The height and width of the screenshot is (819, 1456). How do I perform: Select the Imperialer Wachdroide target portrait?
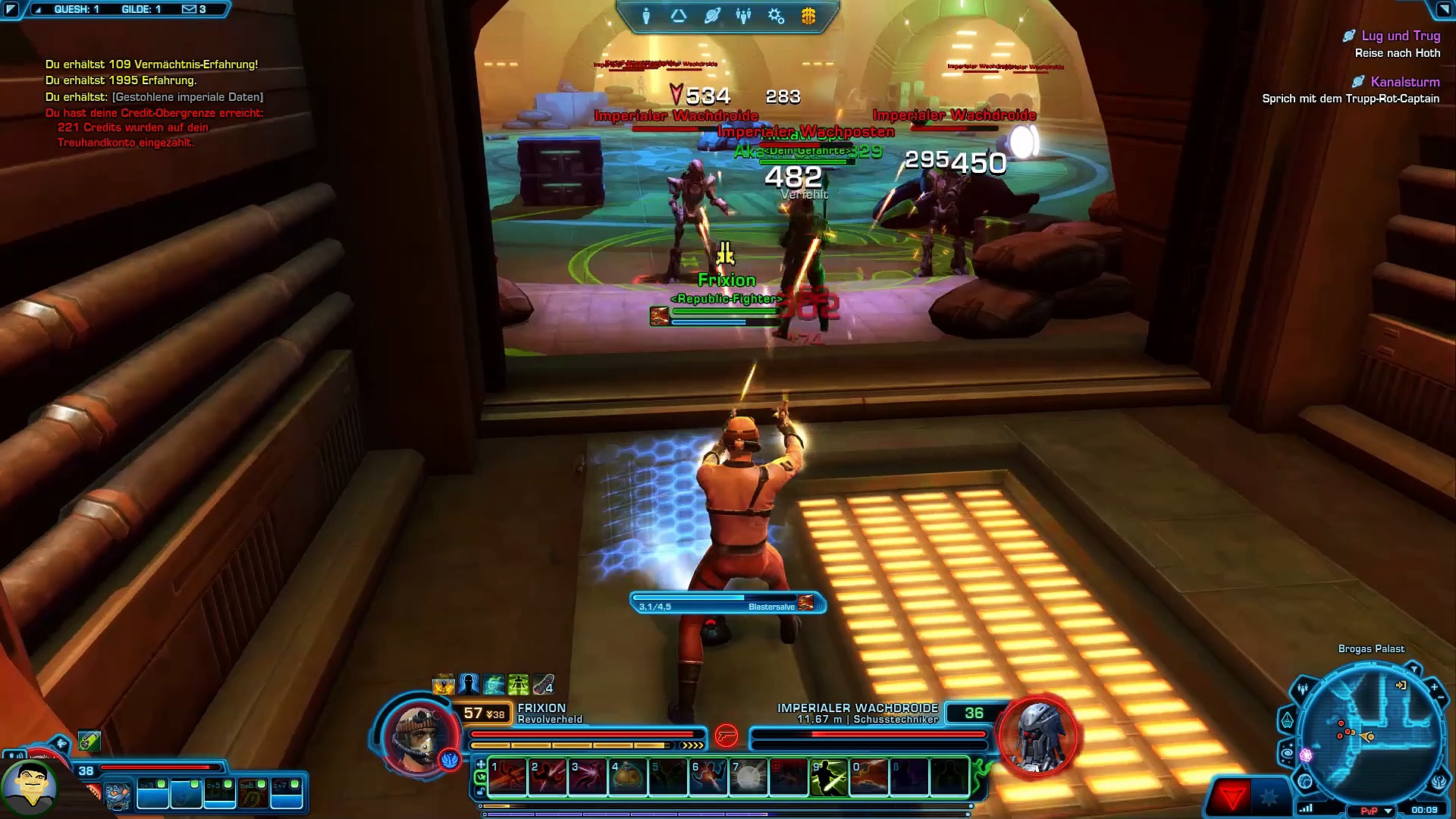pyautogui.click(x=1038, y=736)
